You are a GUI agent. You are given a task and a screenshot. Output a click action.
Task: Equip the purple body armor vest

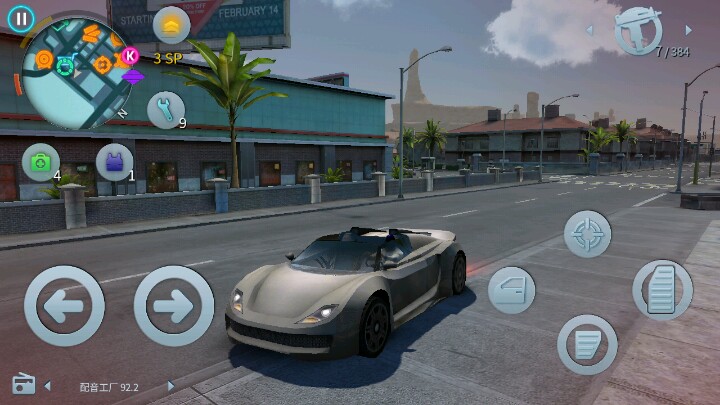tap(114, 162)
